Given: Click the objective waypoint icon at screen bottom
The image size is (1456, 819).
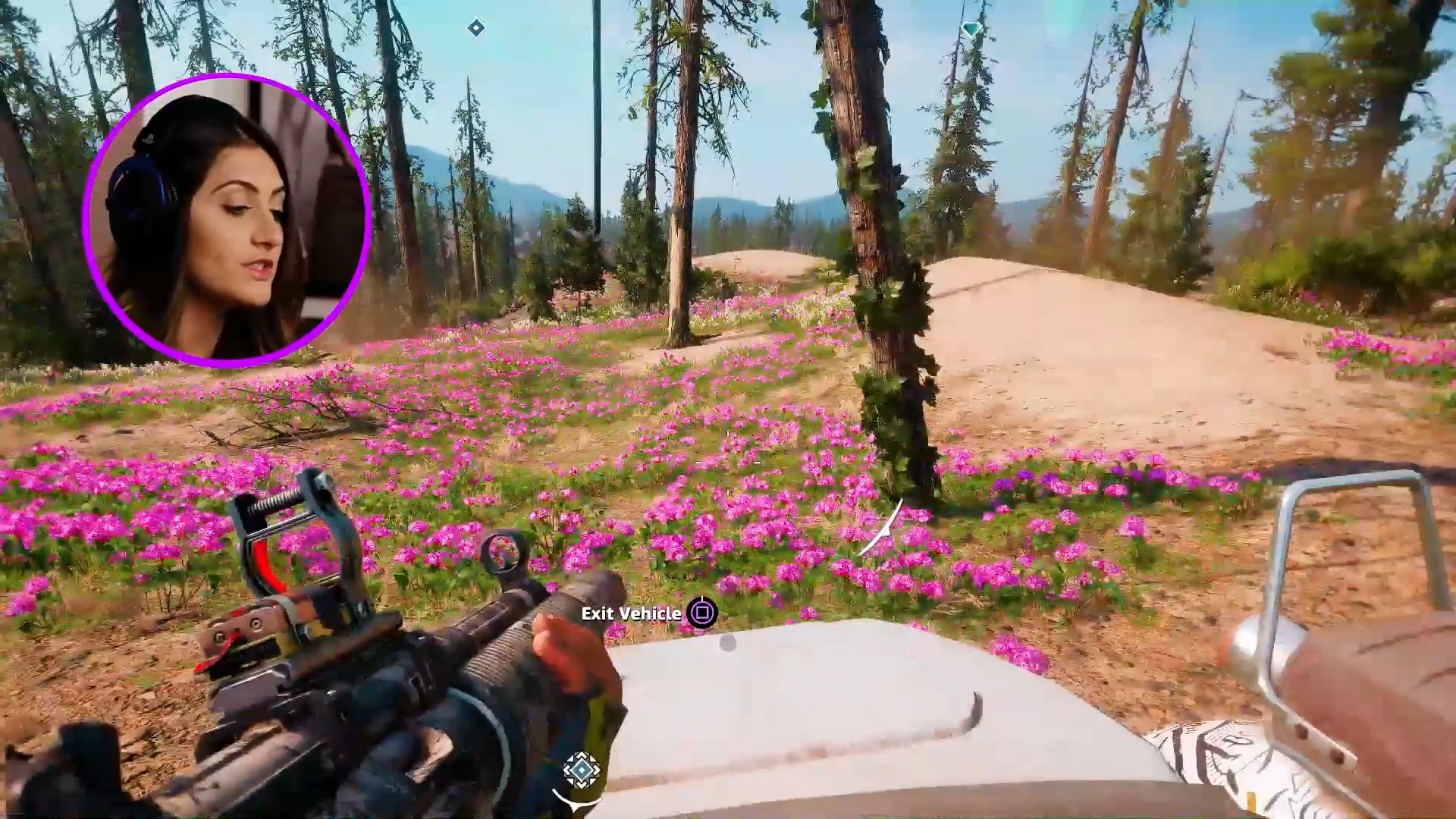Looking at the screenshot, I should [x=582, y=770].
